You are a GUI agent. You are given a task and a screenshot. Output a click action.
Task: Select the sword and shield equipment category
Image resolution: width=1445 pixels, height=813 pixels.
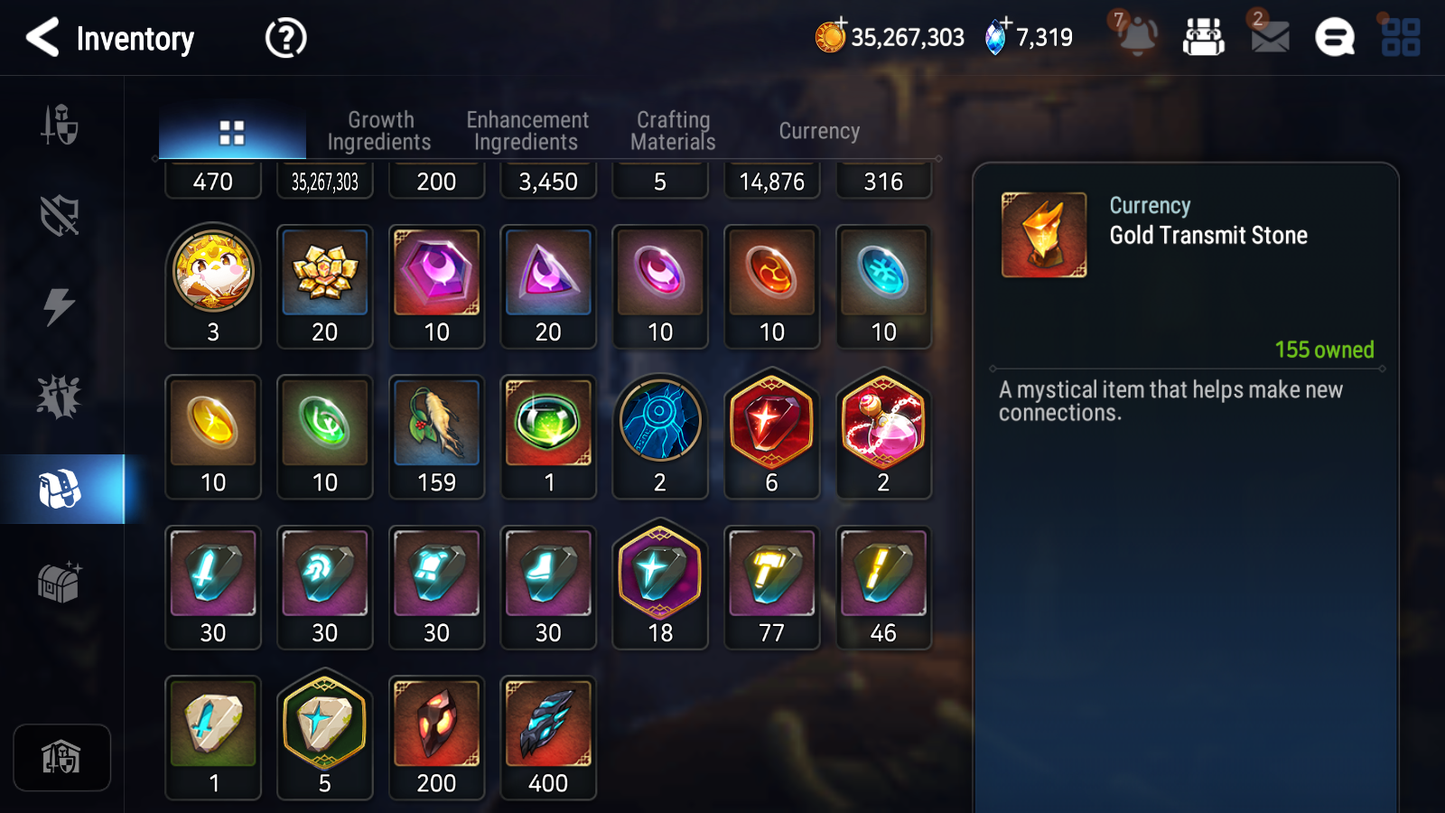pyautogui.click(x=60, y=126)
